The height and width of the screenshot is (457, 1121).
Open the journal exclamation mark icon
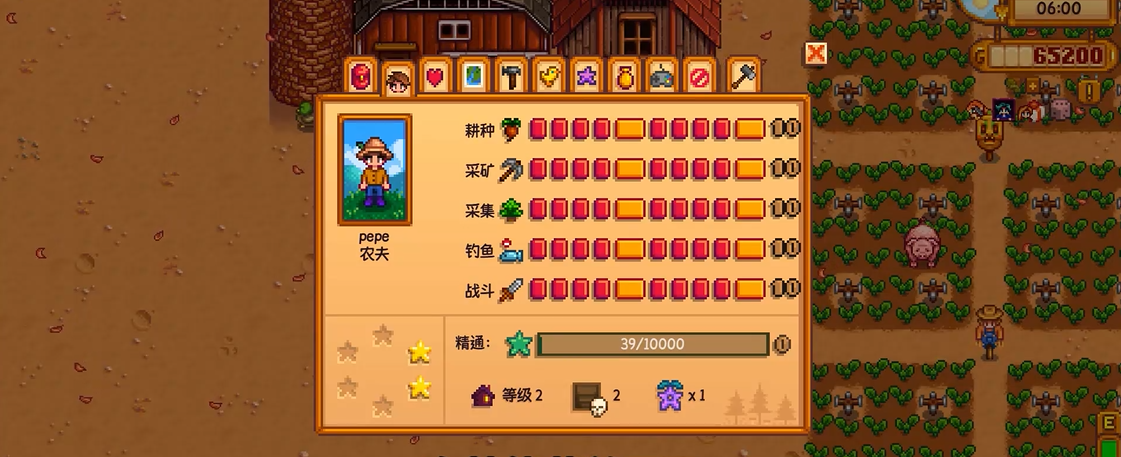[1088, 92]
